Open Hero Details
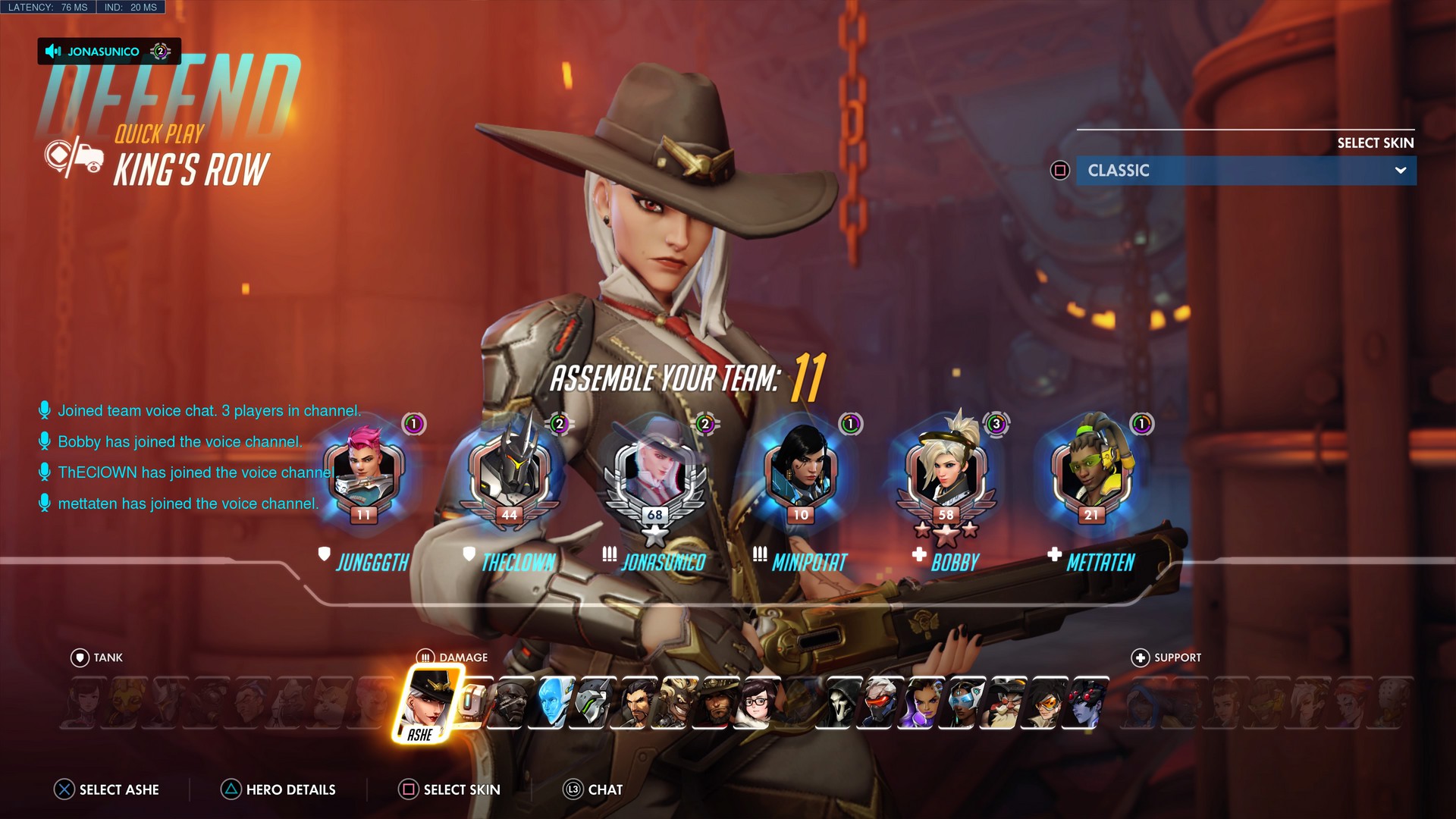 (x=278, y=789)
